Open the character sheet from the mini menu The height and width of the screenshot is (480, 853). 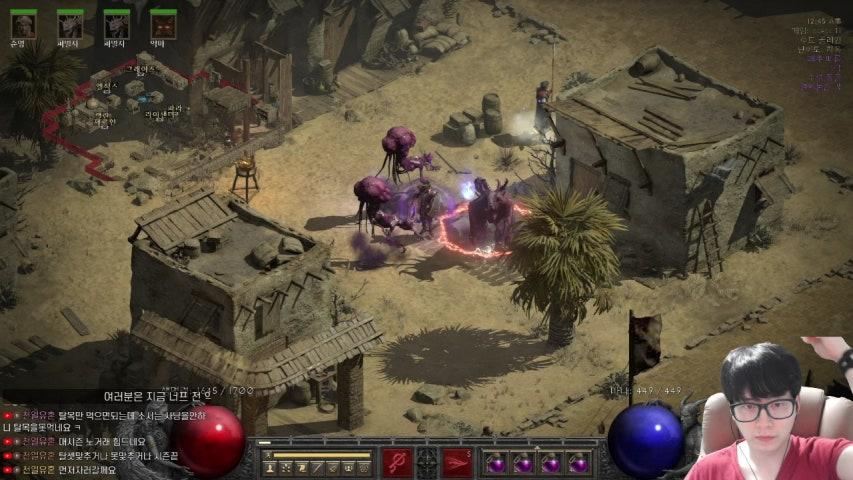coord(270,467)
